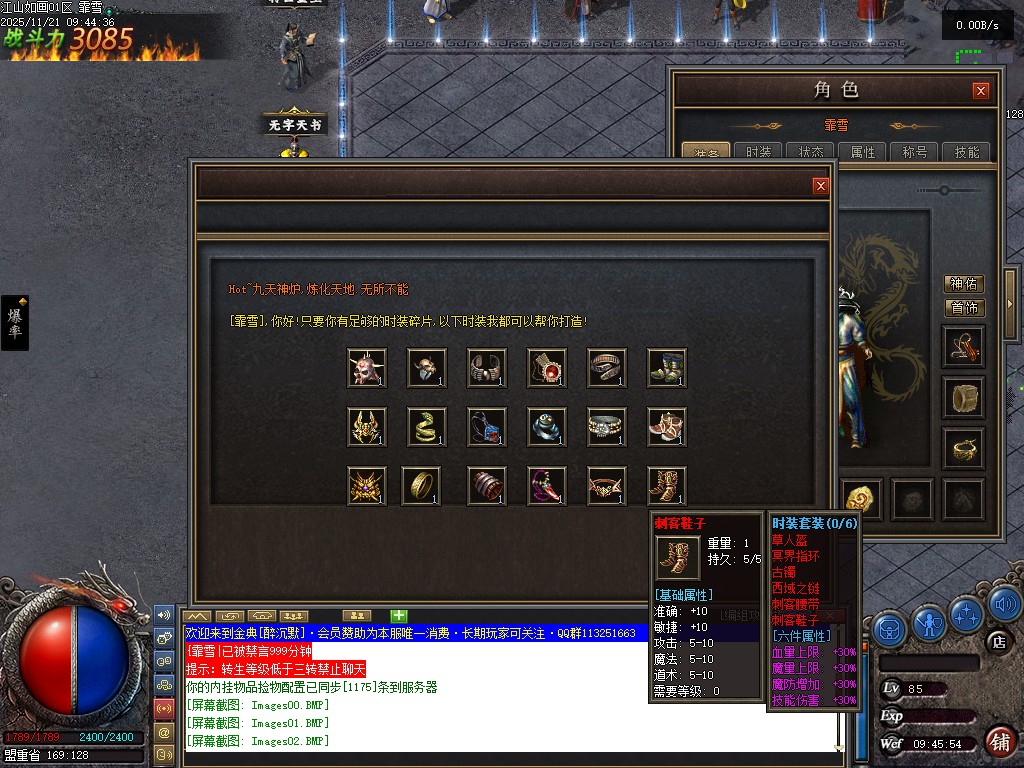Switch to the 时装 tab
The image size is (1024, 768).
click(759, 153)
